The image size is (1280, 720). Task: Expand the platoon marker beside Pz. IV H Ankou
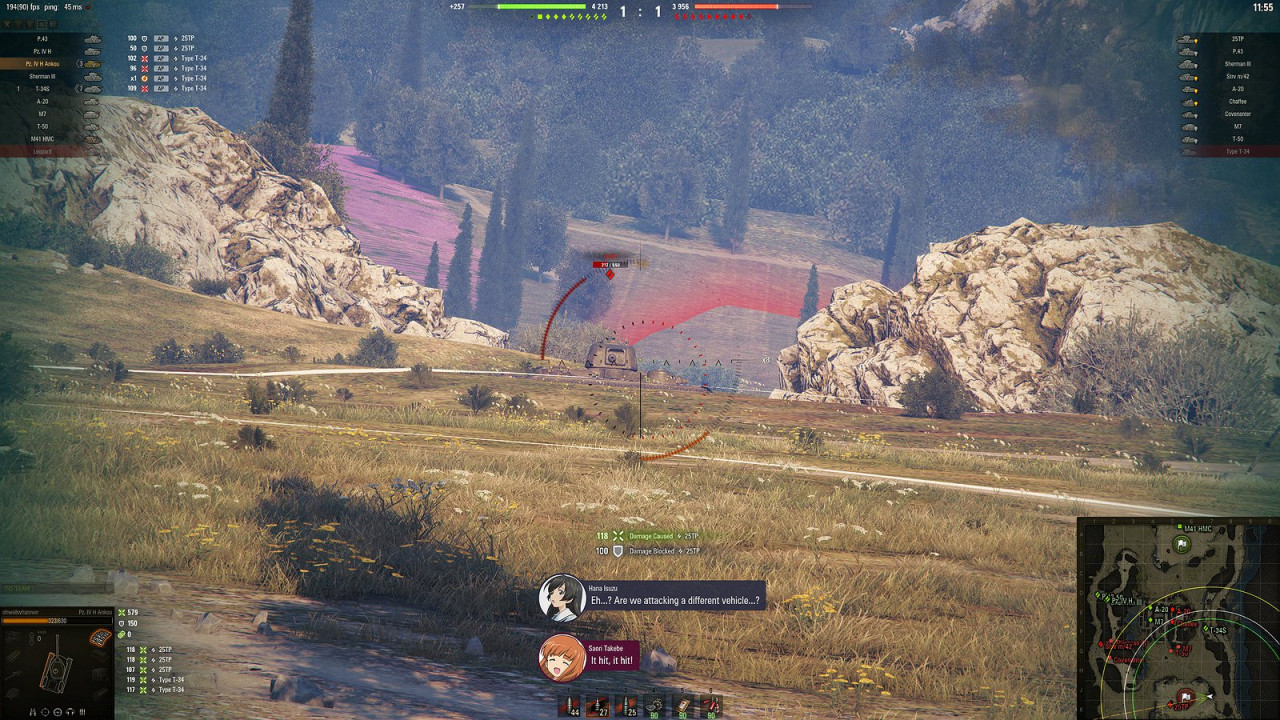click(80, 64)
